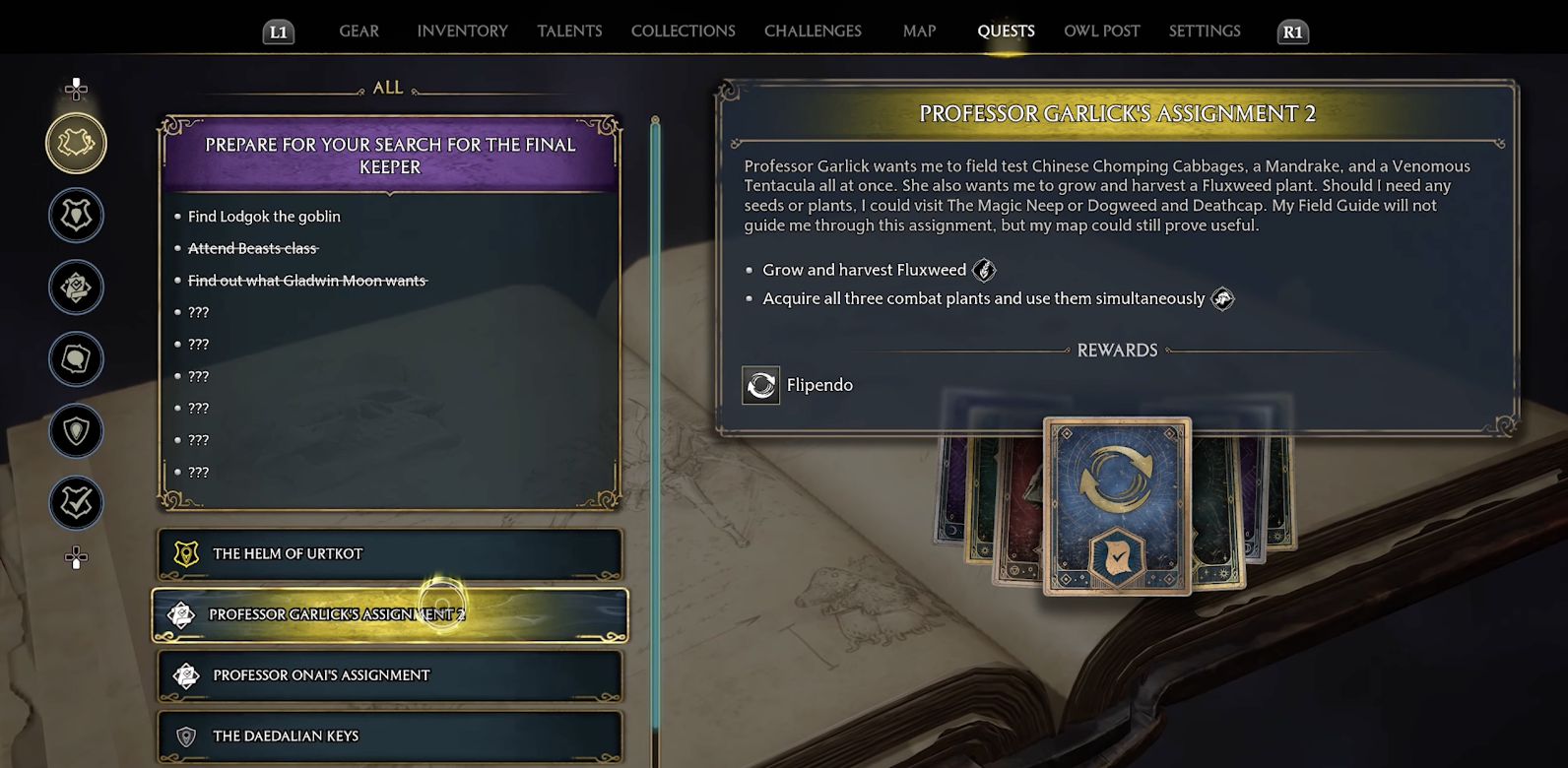
Task: Click the Flipendo reward icon
Action: (x=760, y=386)
